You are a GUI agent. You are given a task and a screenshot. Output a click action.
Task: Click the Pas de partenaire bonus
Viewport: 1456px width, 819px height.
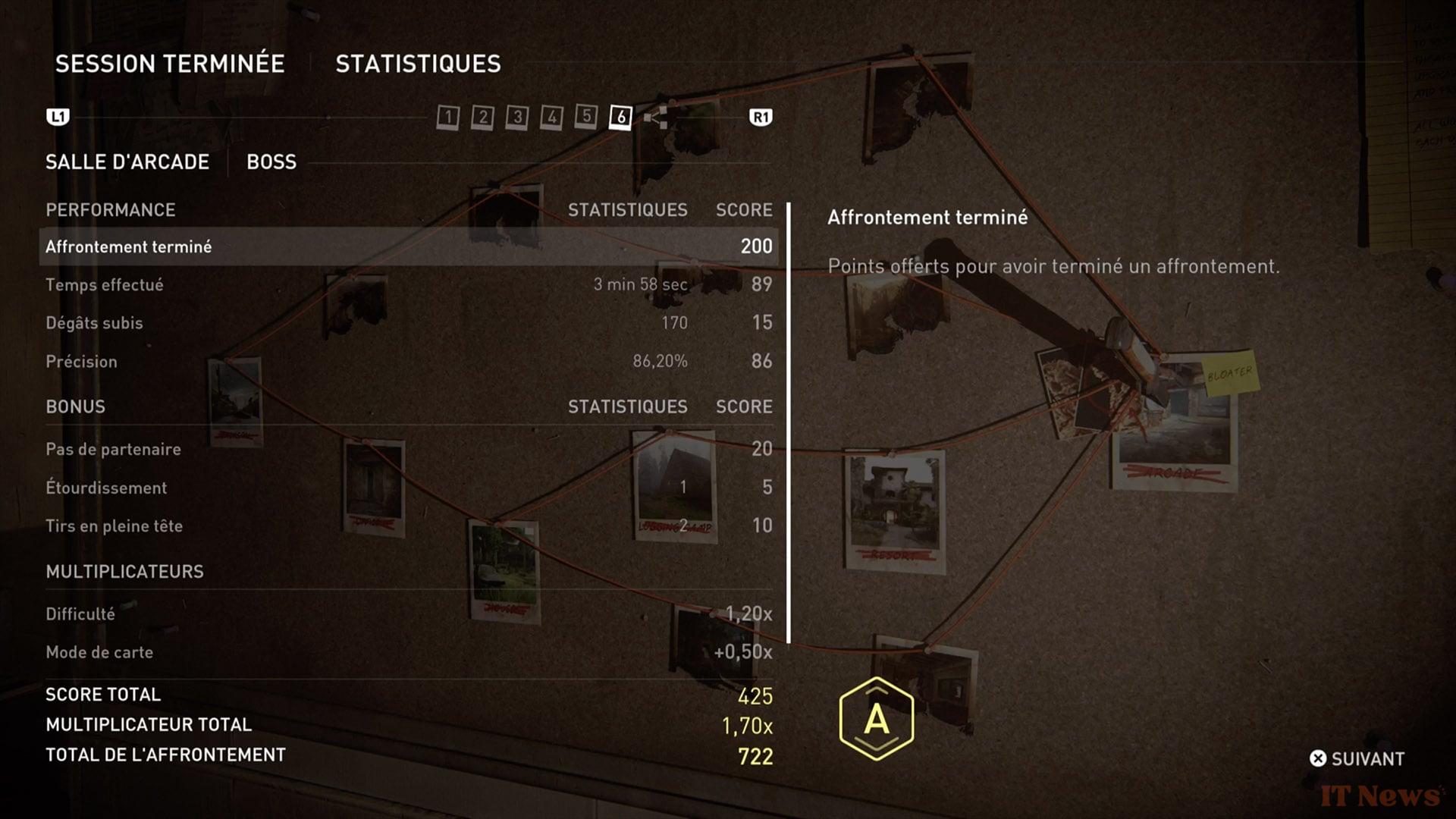[x=408, y=449]
